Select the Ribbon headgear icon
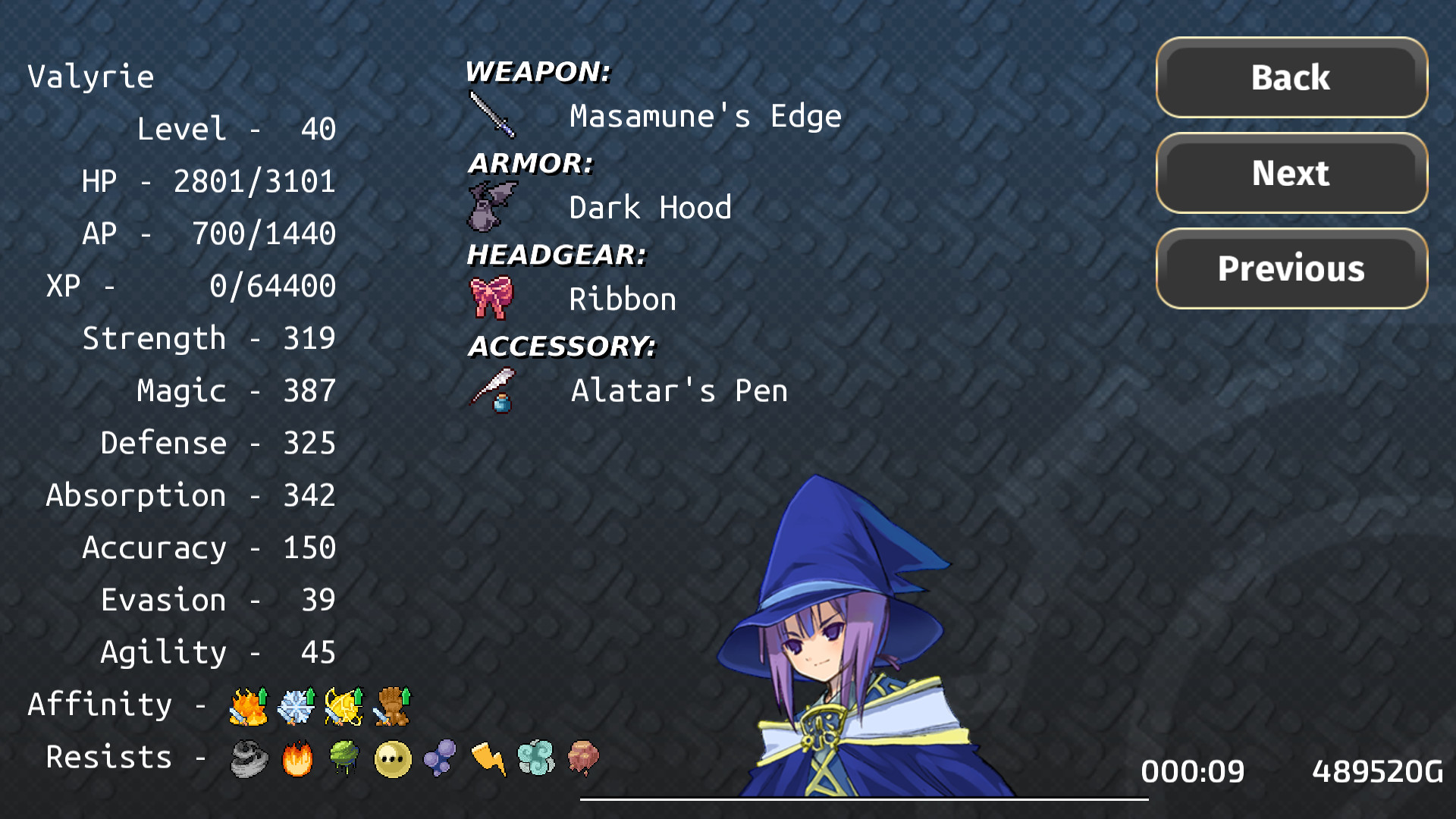This screenshot has width=1456, height=819. (491, 297)
